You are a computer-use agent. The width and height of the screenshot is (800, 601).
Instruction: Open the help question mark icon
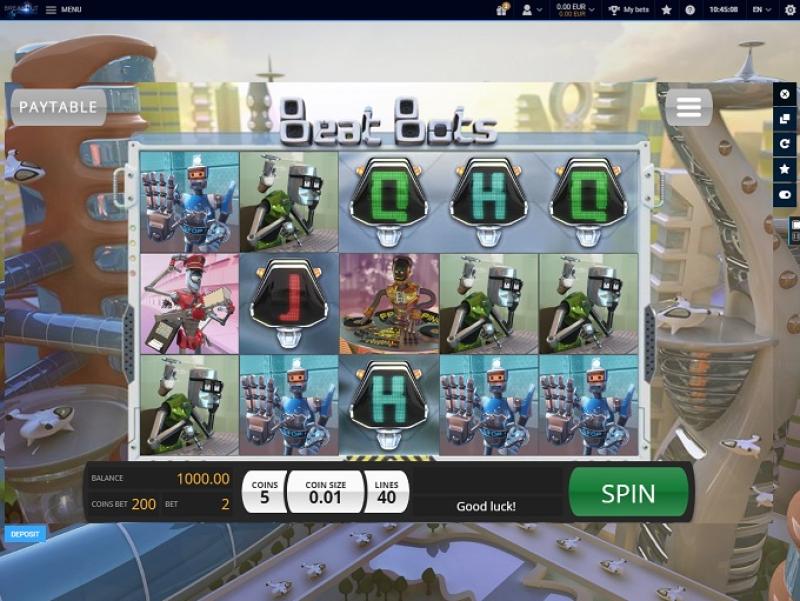pos(690,9)
